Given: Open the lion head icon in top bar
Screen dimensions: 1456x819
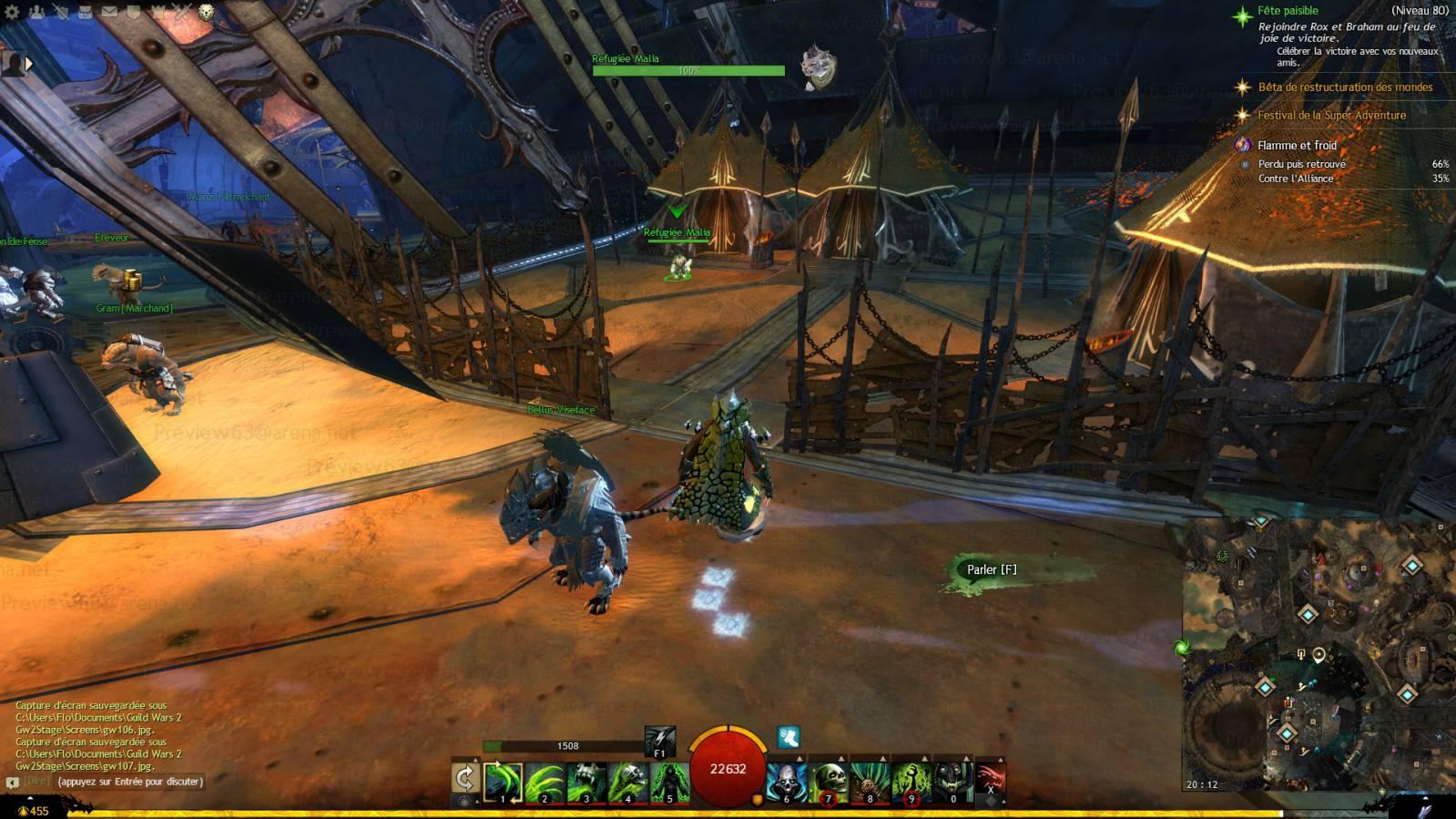Looking at the screenshot, I should tap(207, 12).
